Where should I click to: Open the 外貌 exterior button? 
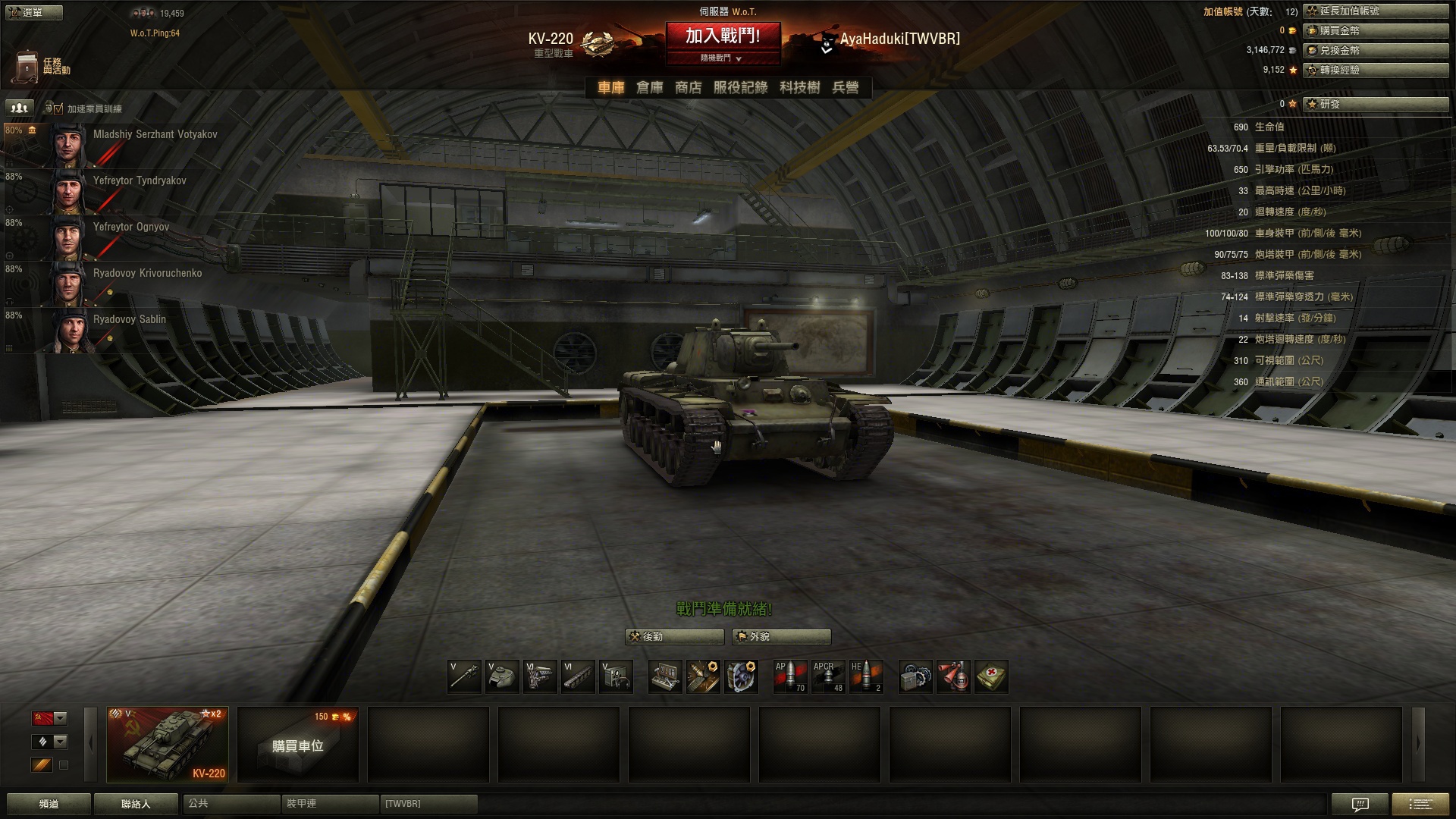coord(781,637)
